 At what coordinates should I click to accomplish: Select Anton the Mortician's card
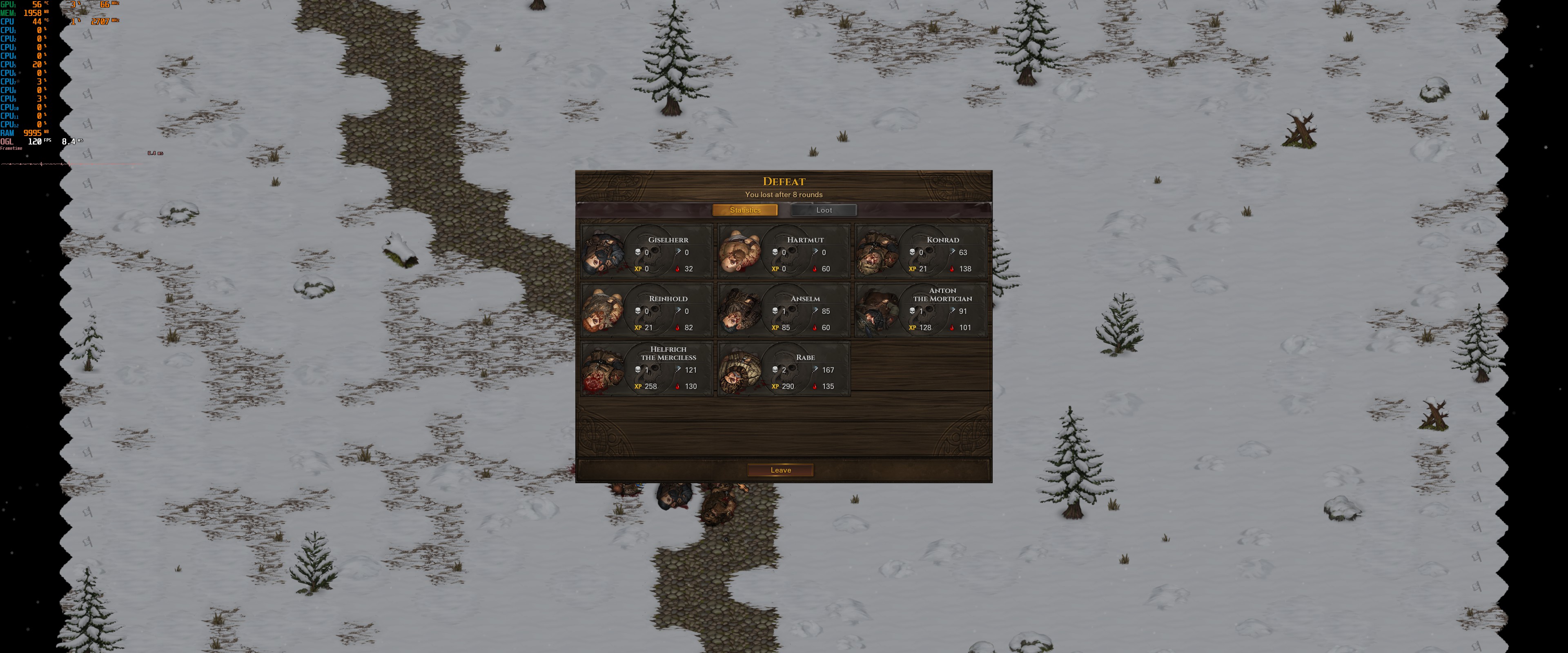[921, 310]
